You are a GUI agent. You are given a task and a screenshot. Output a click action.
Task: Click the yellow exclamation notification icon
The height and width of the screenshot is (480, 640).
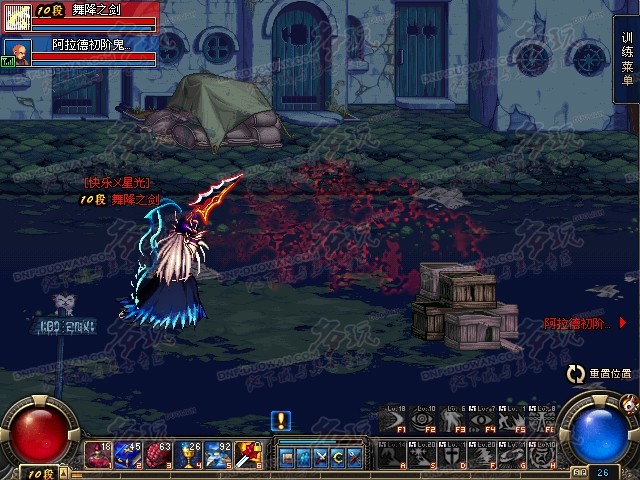tap(282, 420)
